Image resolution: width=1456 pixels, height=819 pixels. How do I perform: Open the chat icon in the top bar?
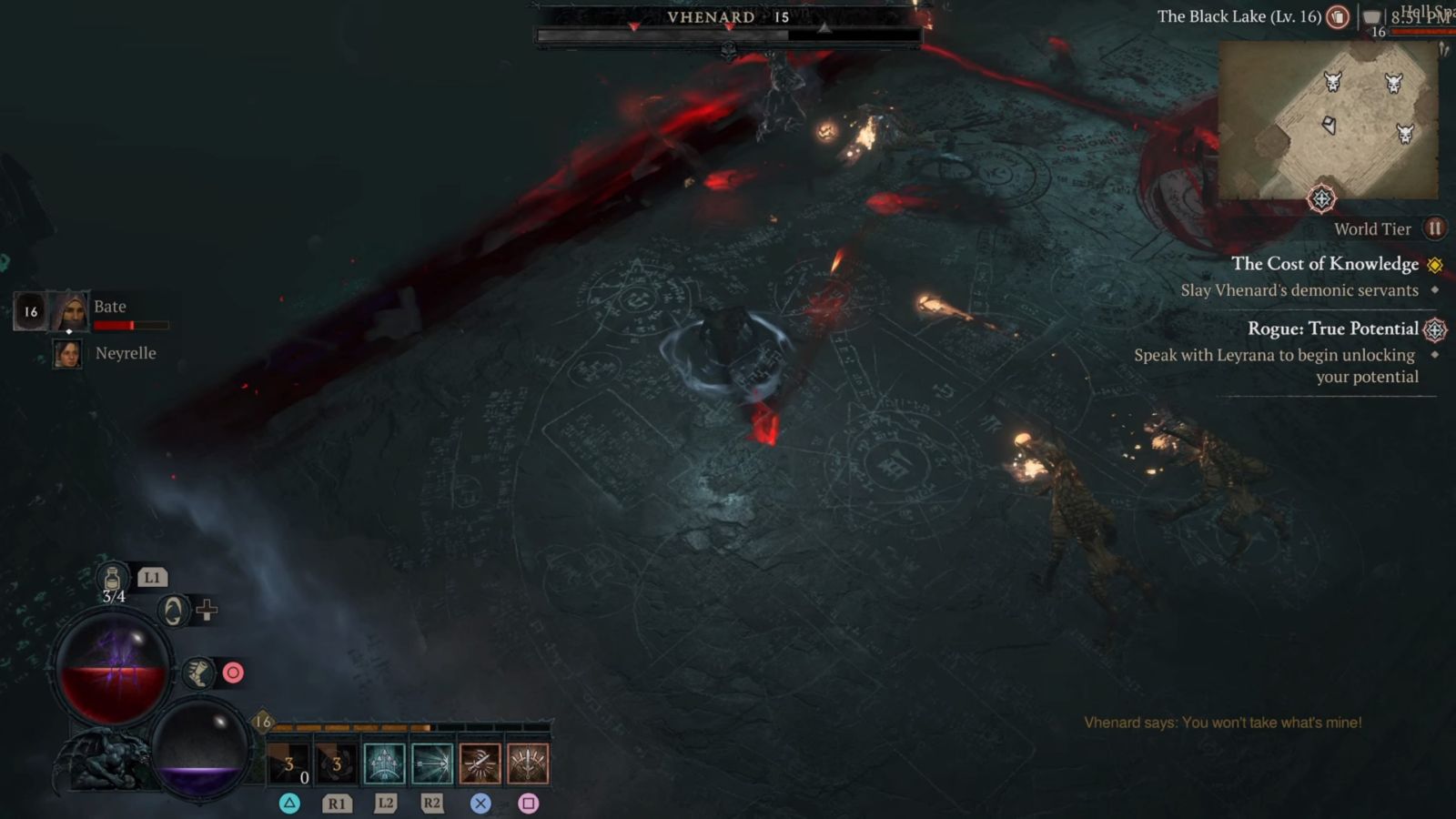coord(1372,17)
